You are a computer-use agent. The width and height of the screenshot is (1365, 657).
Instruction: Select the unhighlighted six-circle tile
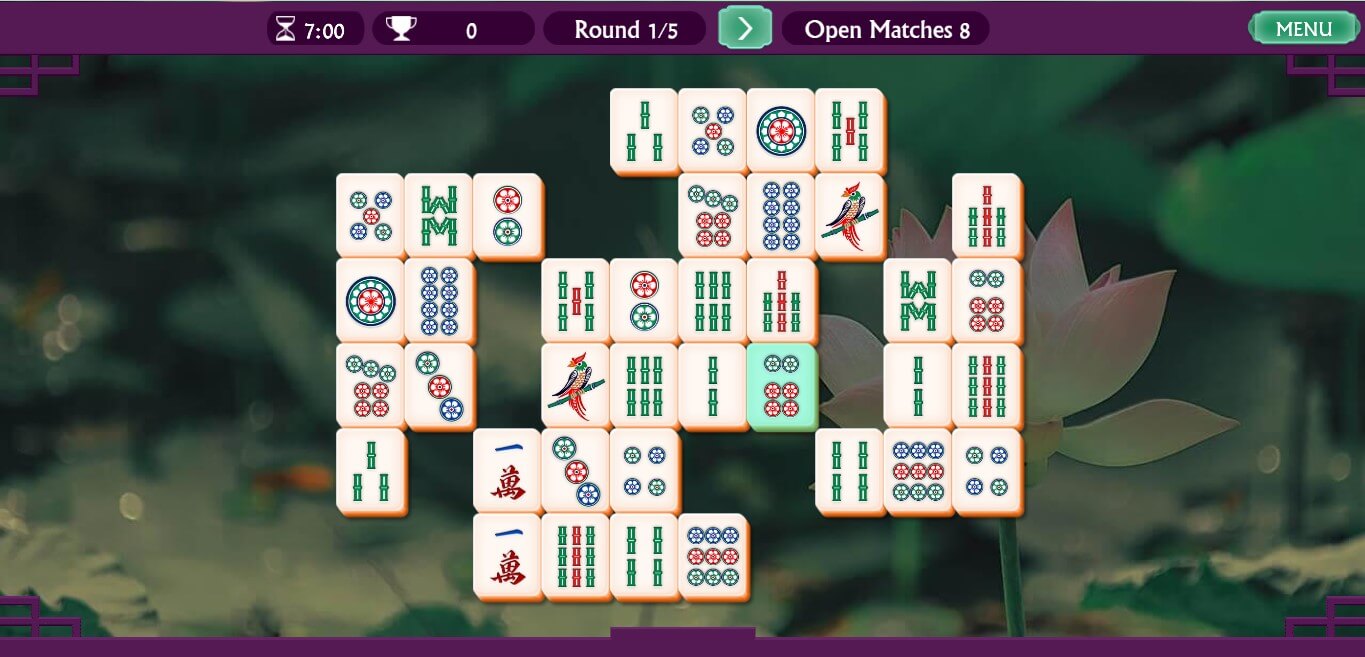(986, 300)
